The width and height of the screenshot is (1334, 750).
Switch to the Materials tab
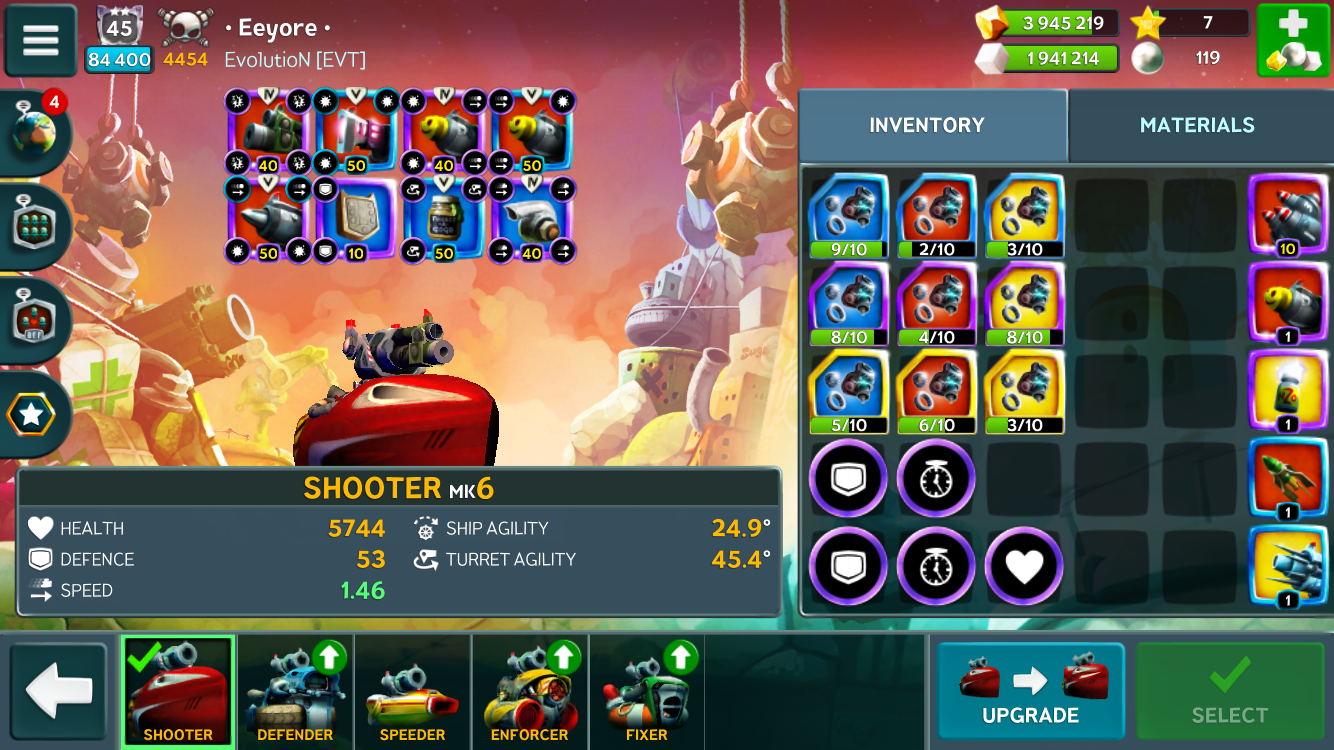tap(1196, 125)
